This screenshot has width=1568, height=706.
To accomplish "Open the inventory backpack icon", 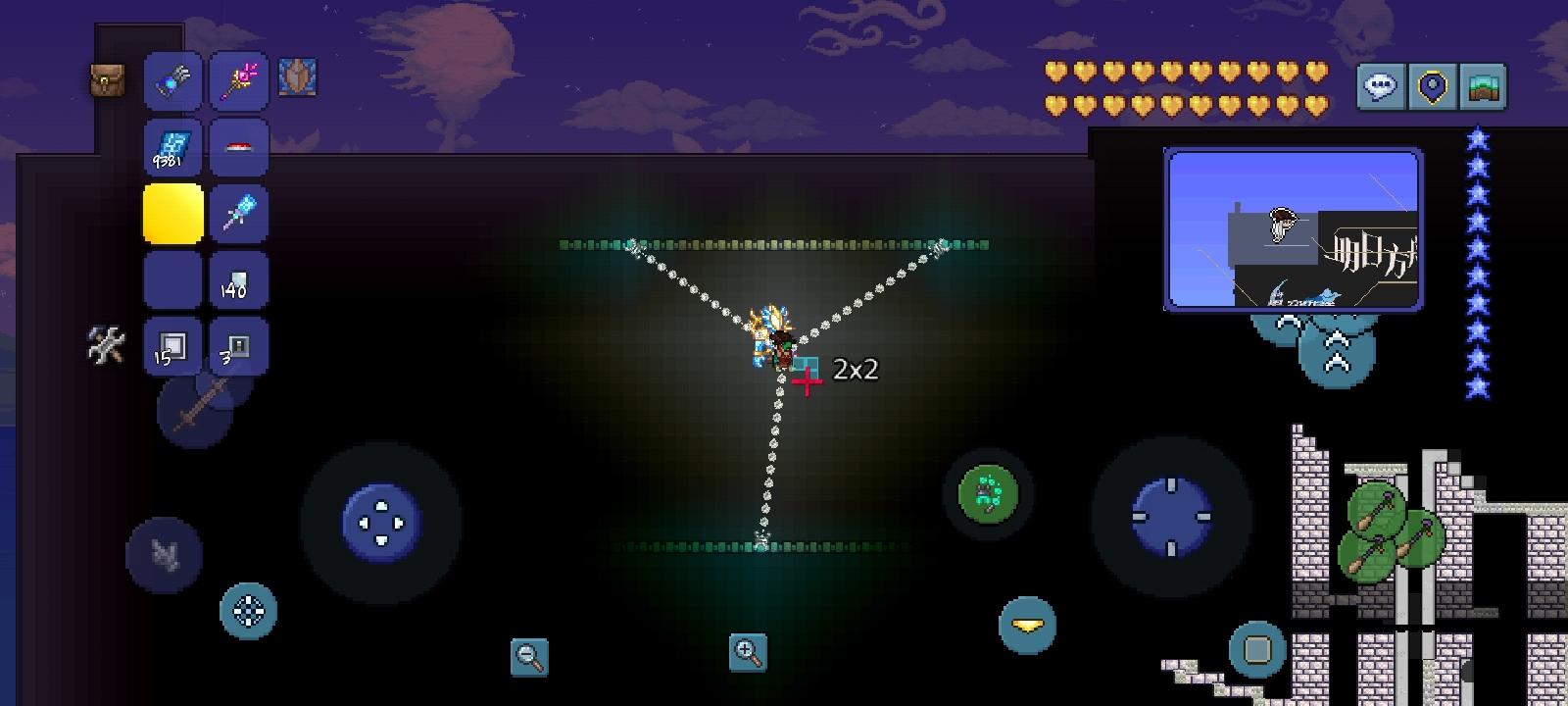I will click(108, 78).
